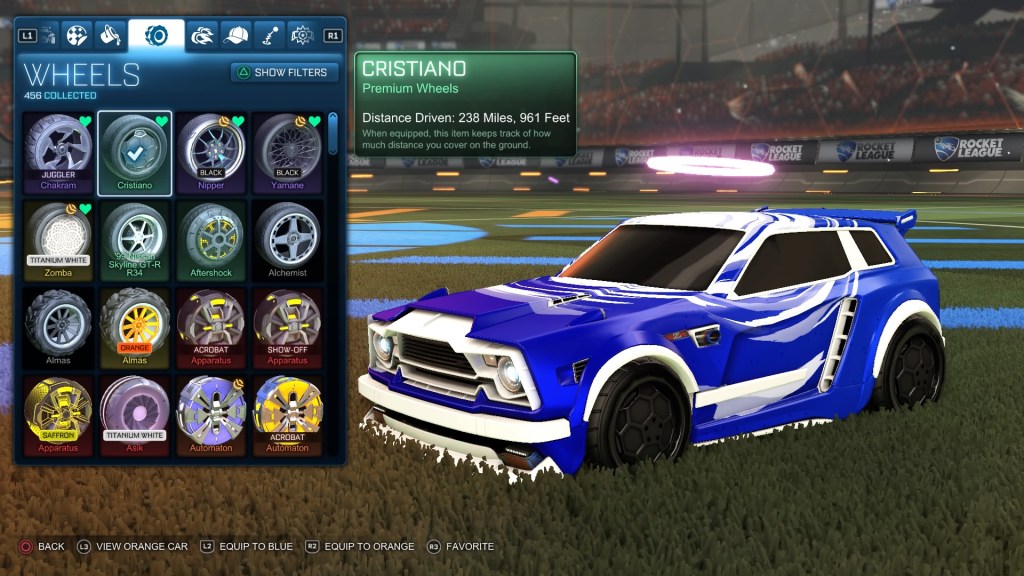Select the Juggler Chakram wheels
The image size is (1024, 576).
click(58, 152)
